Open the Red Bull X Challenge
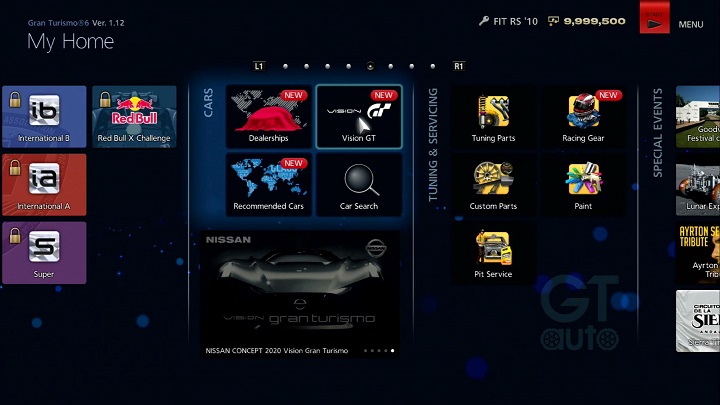 point(134,116)
